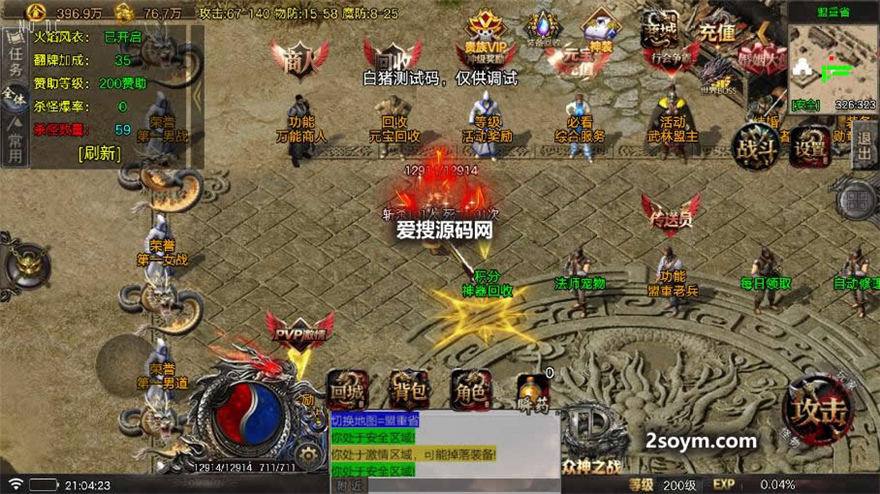Open the 充值 recharge button

point(717,30)
